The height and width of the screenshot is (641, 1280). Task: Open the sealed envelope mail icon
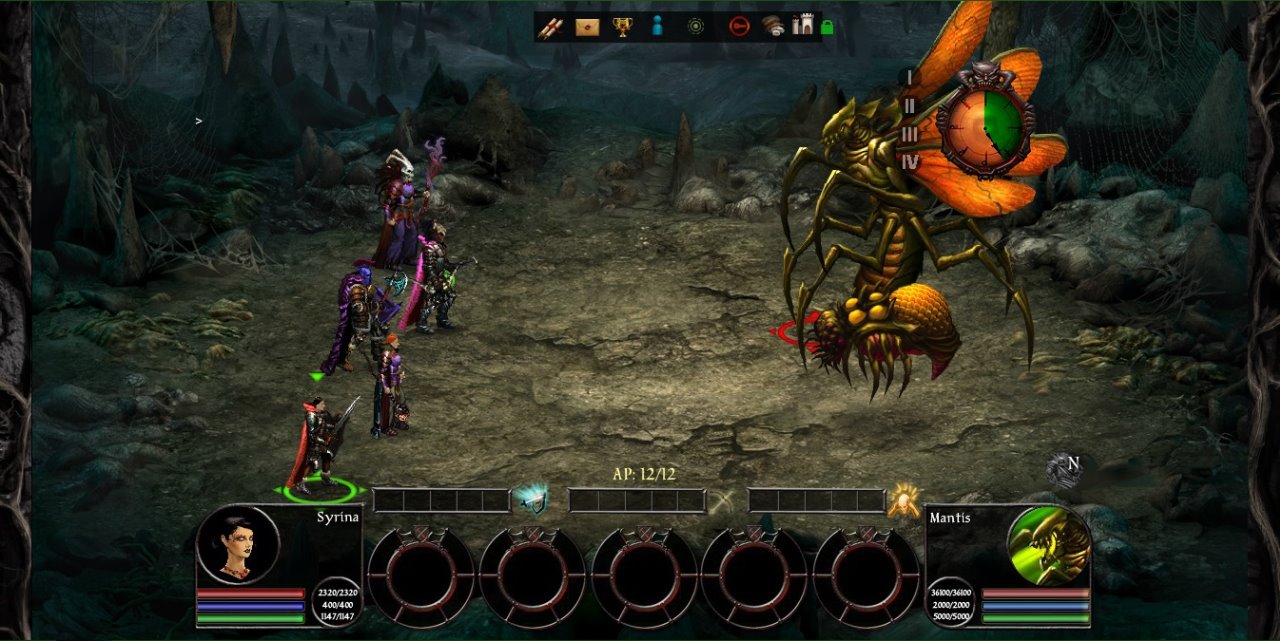point(587,27)
